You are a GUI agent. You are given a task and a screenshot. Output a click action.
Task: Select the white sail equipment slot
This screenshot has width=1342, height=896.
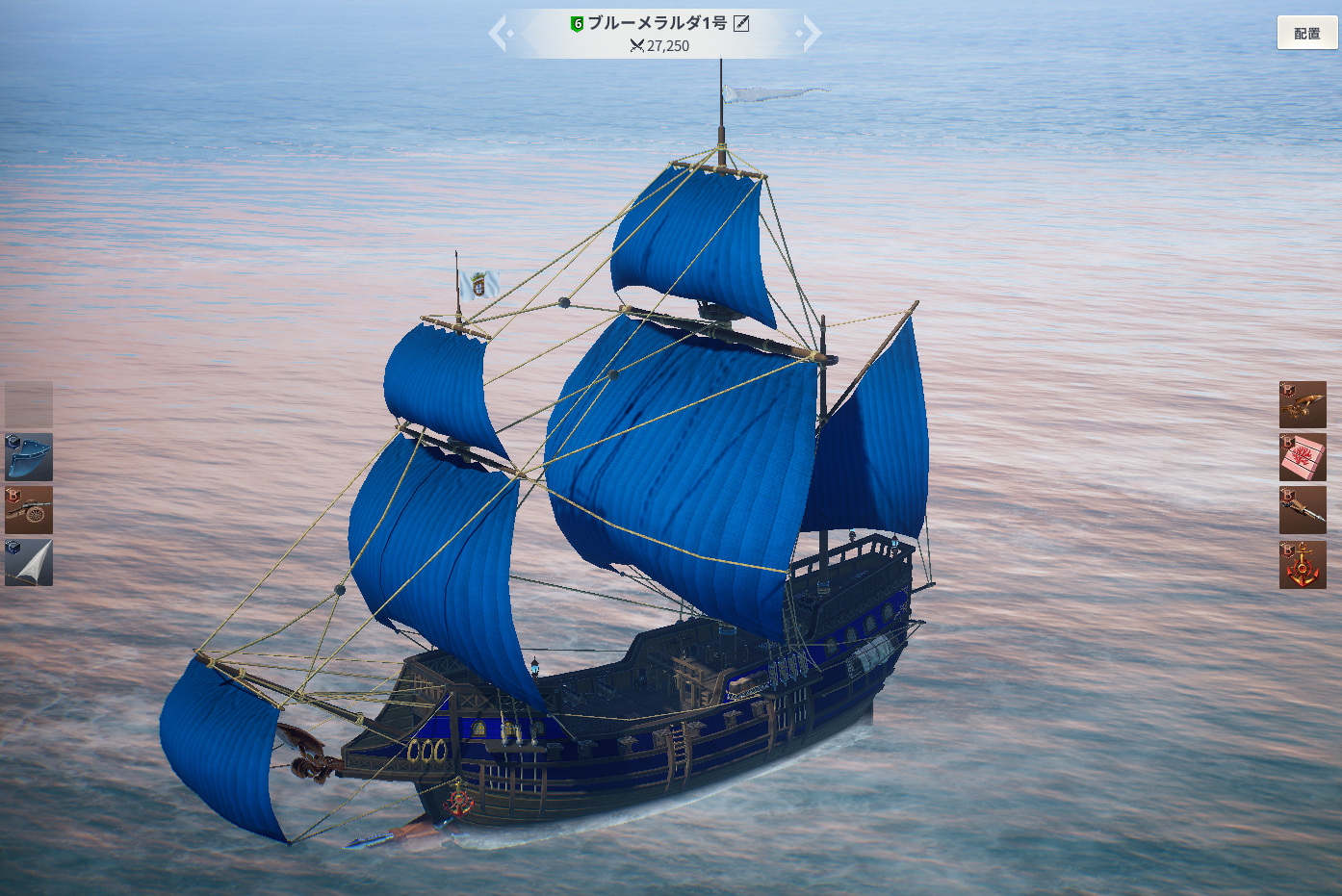(29, 563)
